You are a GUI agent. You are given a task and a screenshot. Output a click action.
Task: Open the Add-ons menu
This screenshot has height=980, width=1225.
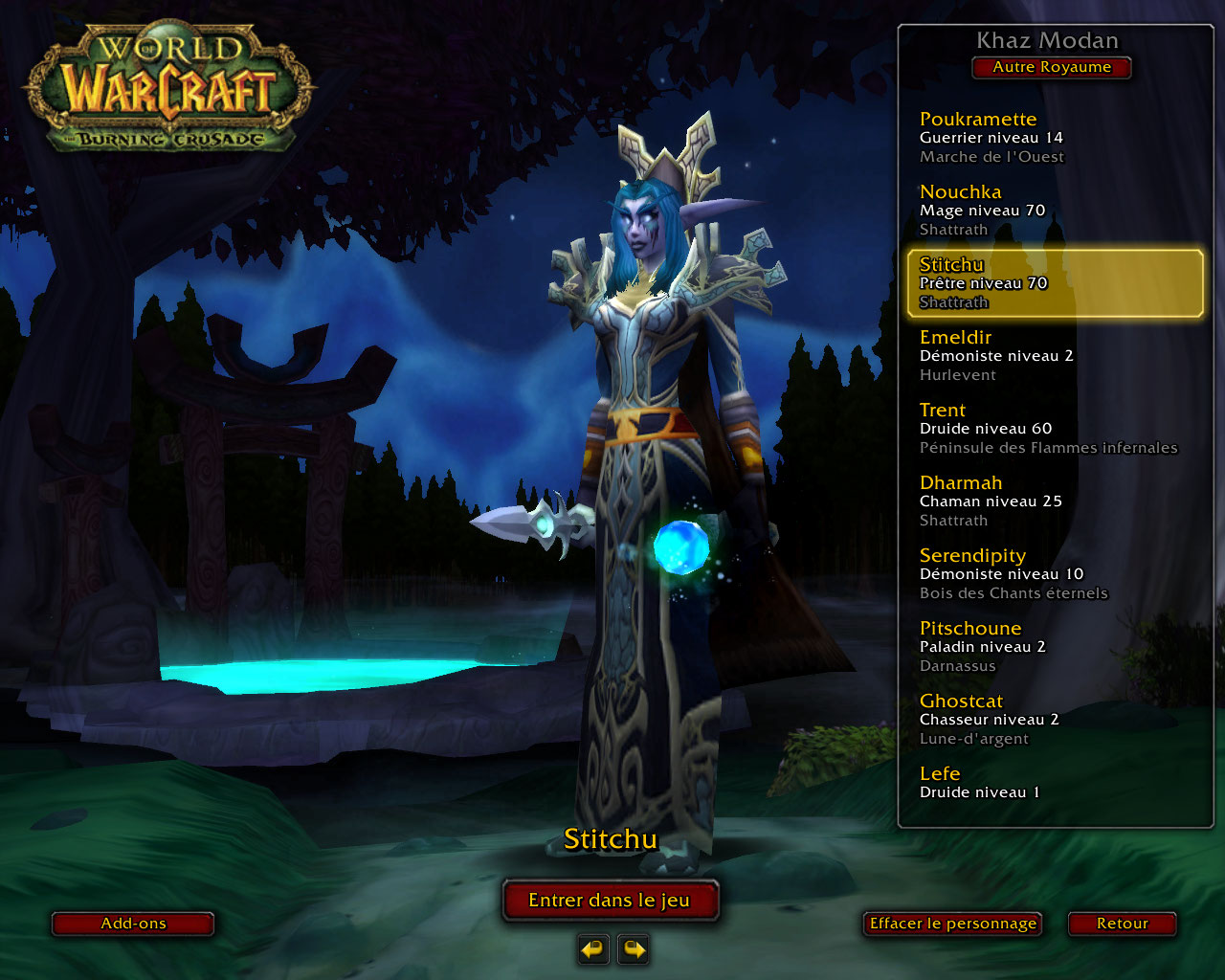(x=133, y=924)
